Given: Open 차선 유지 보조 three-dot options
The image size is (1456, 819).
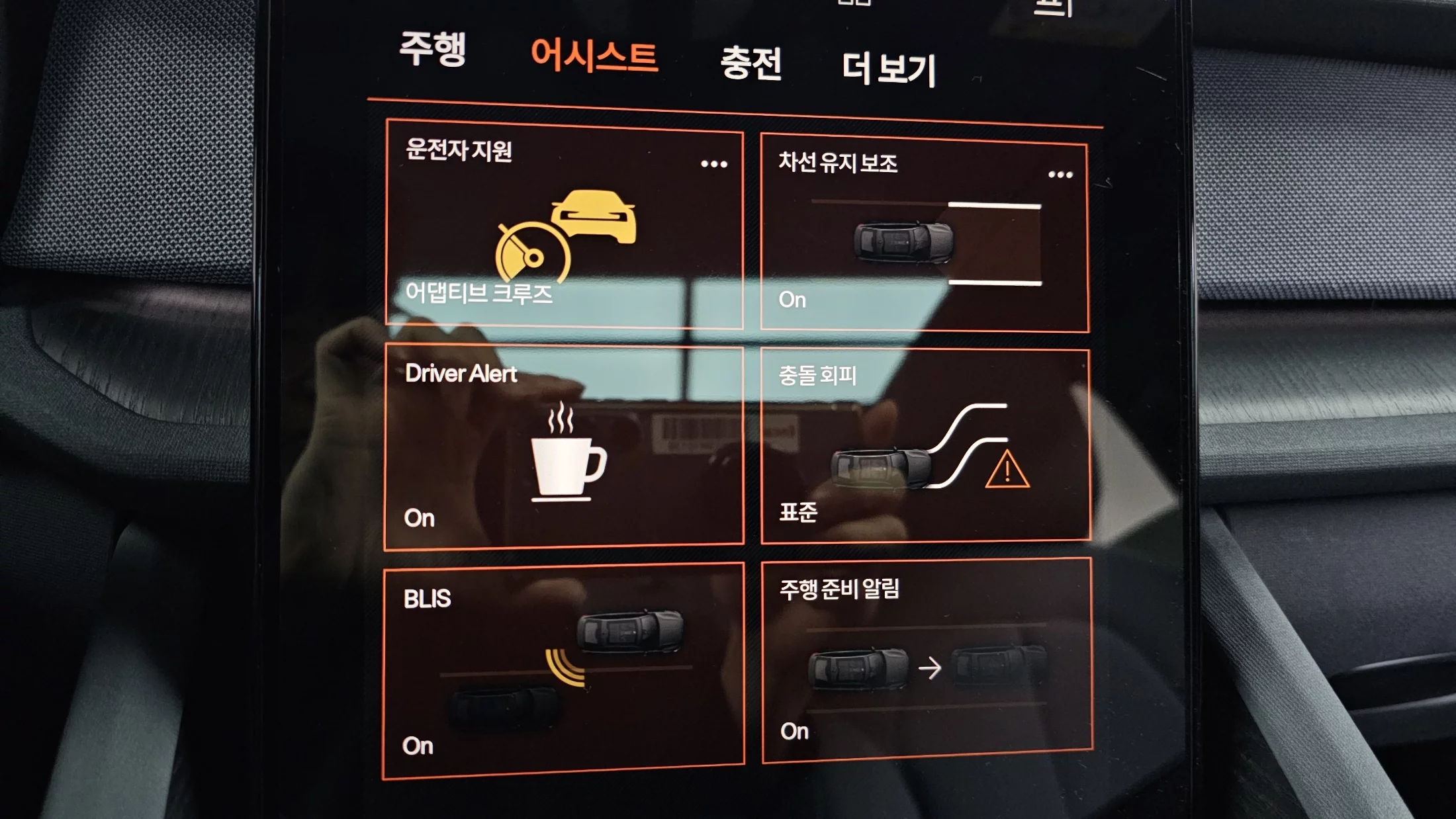Looking at the screenshot, I should pos(1060,175).
